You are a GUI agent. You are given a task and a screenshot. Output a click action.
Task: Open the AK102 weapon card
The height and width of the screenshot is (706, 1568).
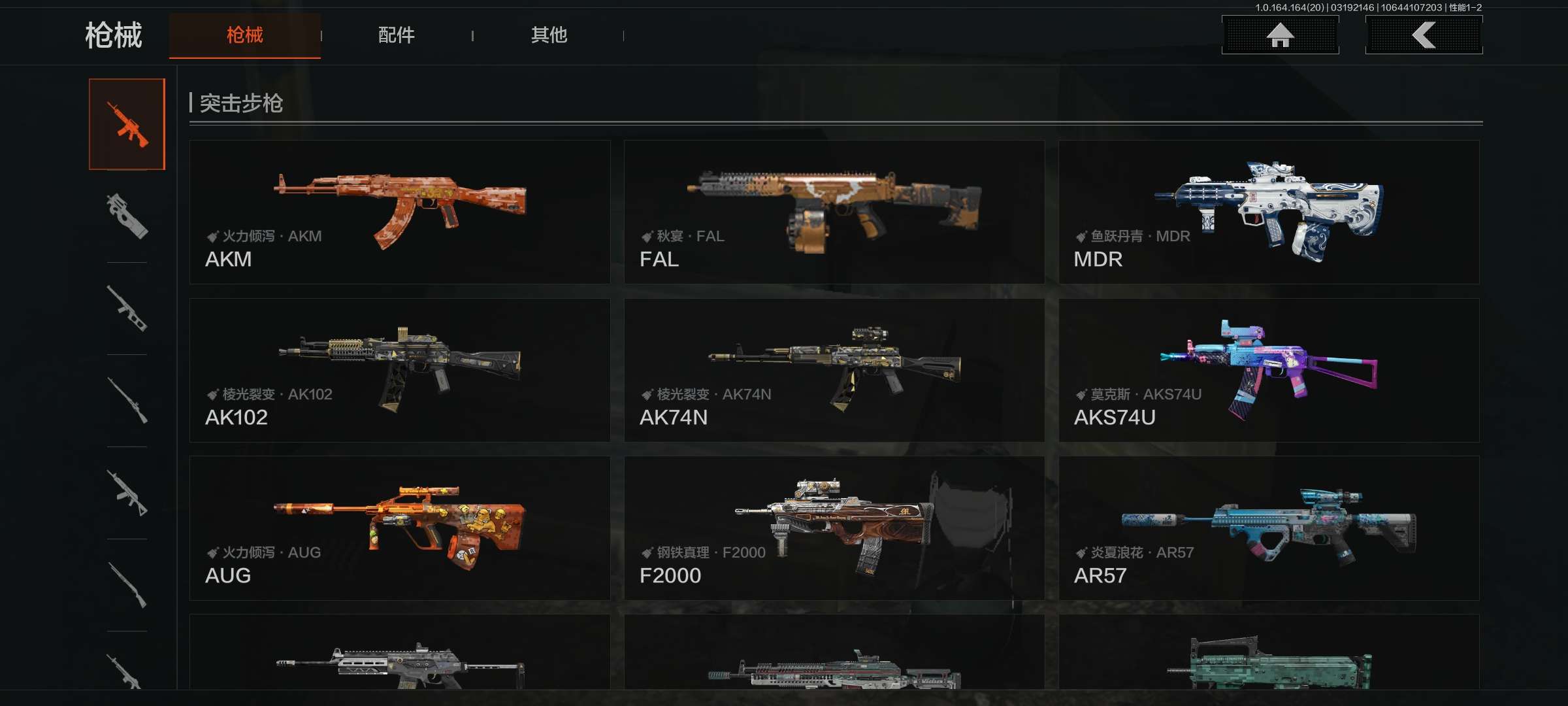click(400, 370)
